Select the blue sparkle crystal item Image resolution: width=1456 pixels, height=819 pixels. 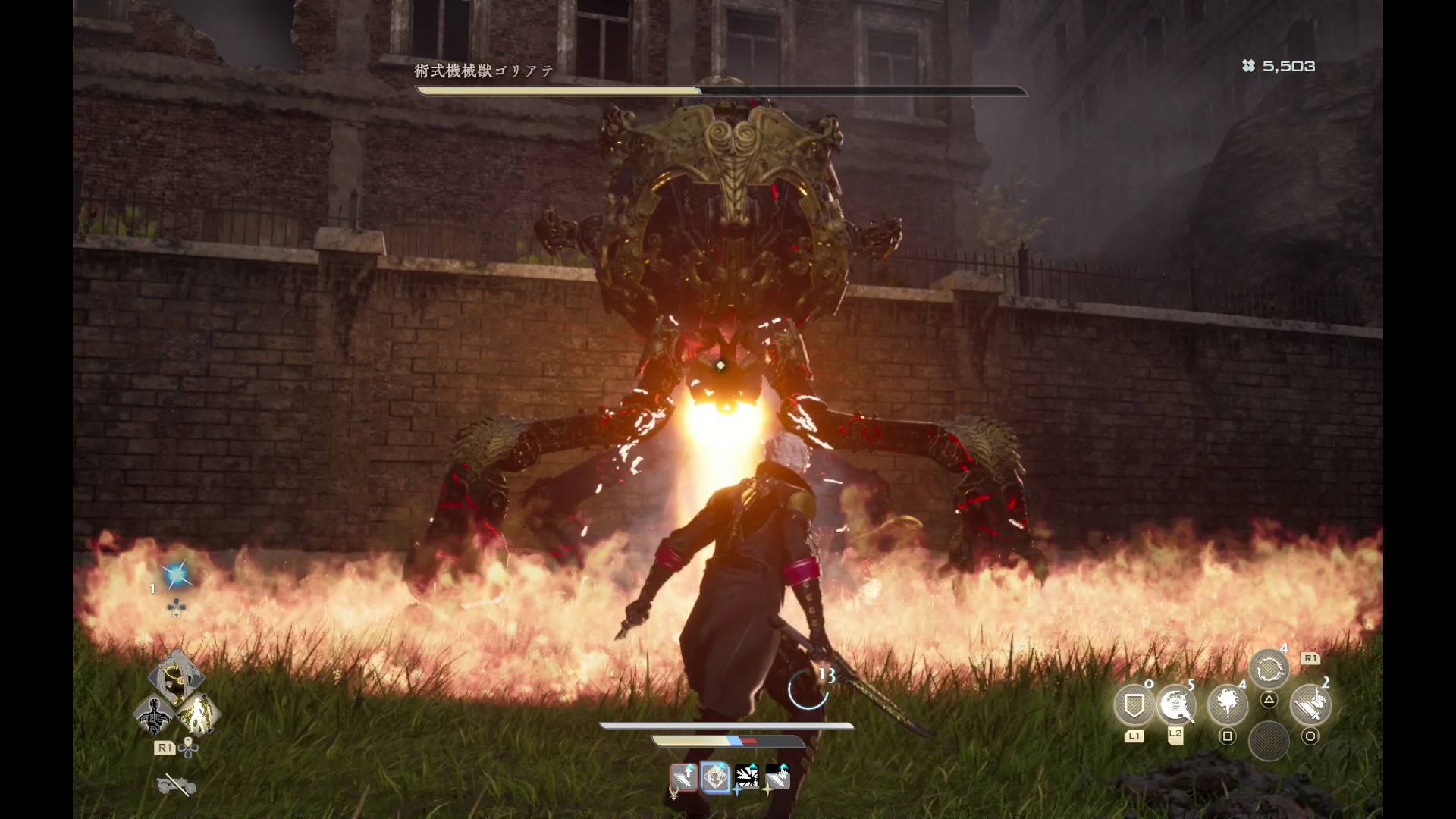point(177,576)
